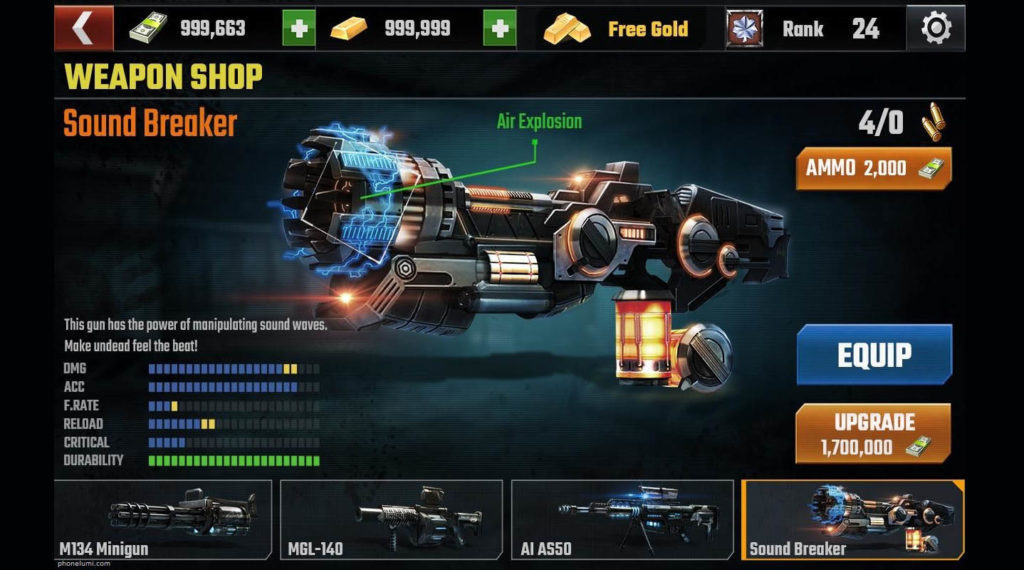
Task: Add more gold bars with the plus button
Action: pyautogui.click(x=499, y=29)
